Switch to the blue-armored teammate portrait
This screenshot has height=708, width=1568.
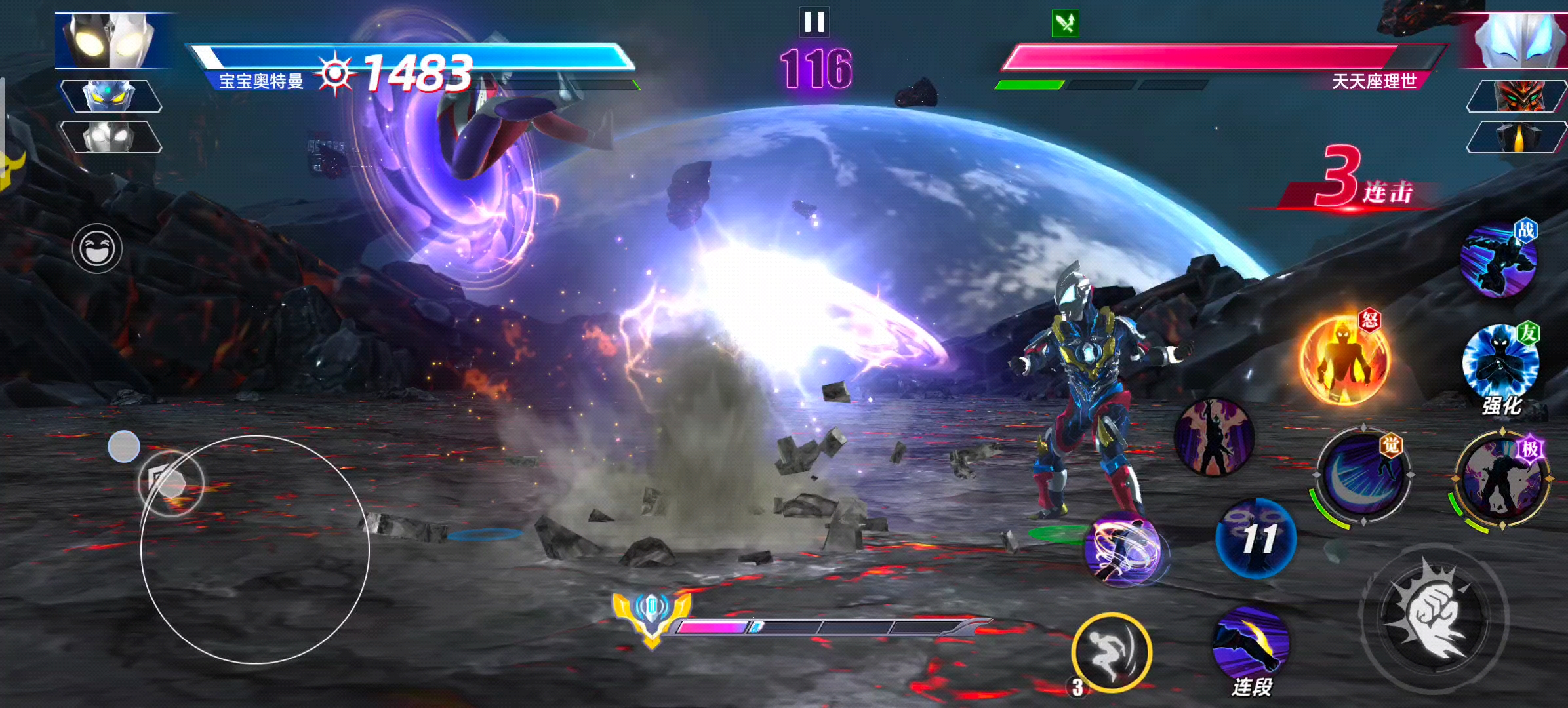coord(110,96)
